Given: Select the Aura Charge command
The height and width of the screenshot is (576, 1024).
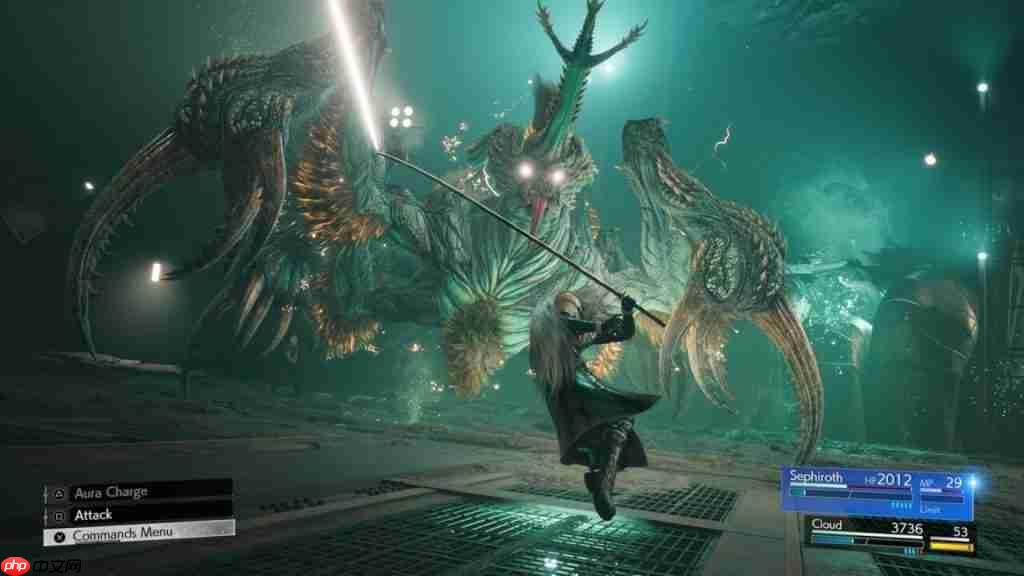Looking at the screenshot, I should pyautogui.click(x=137, y=492).
